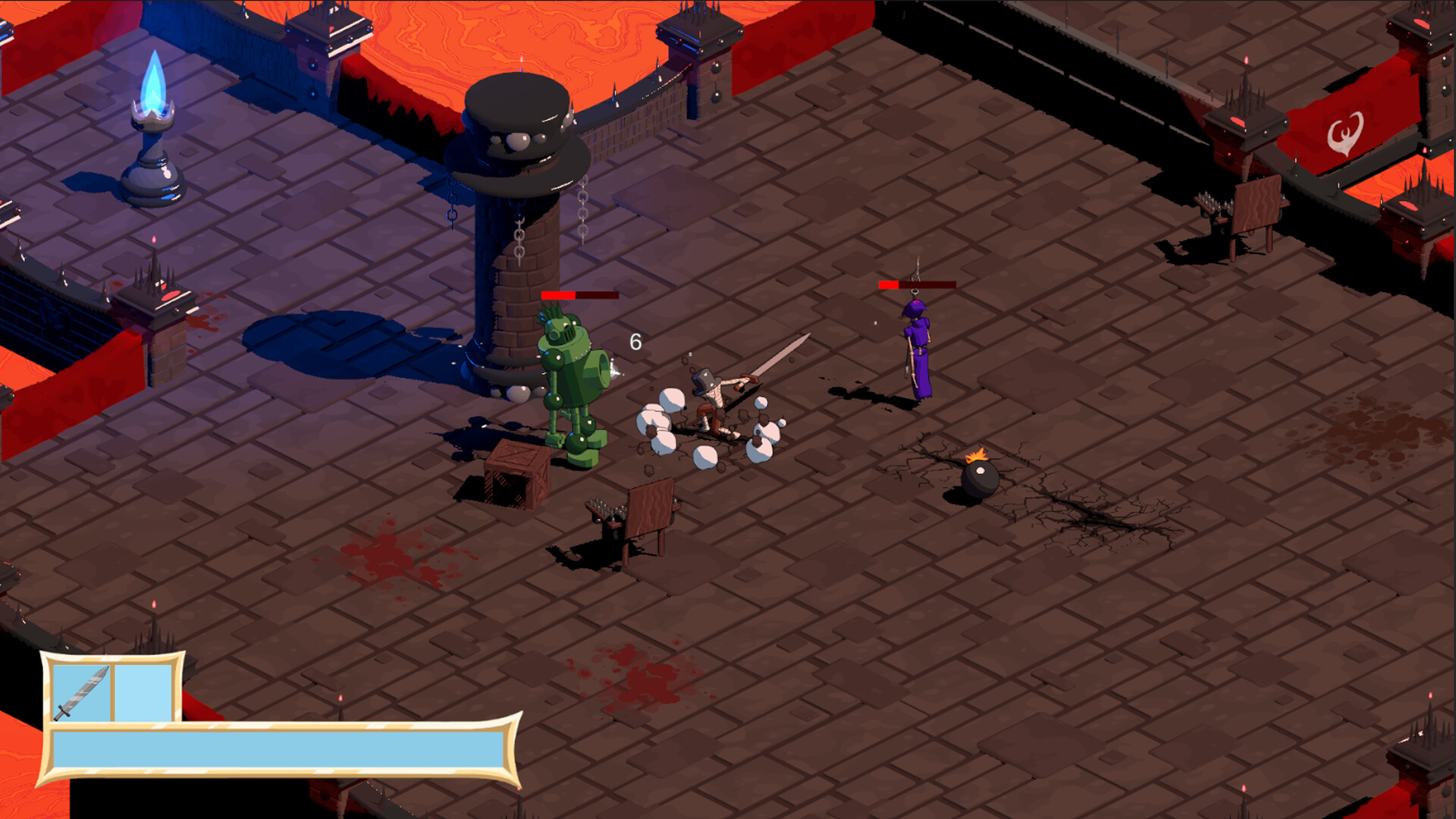Image resolution: width=1456 pixels, height=819 pixels.
Task: Click the muzzle flash on the robot's cannon
Action: [x=614, y=369]
